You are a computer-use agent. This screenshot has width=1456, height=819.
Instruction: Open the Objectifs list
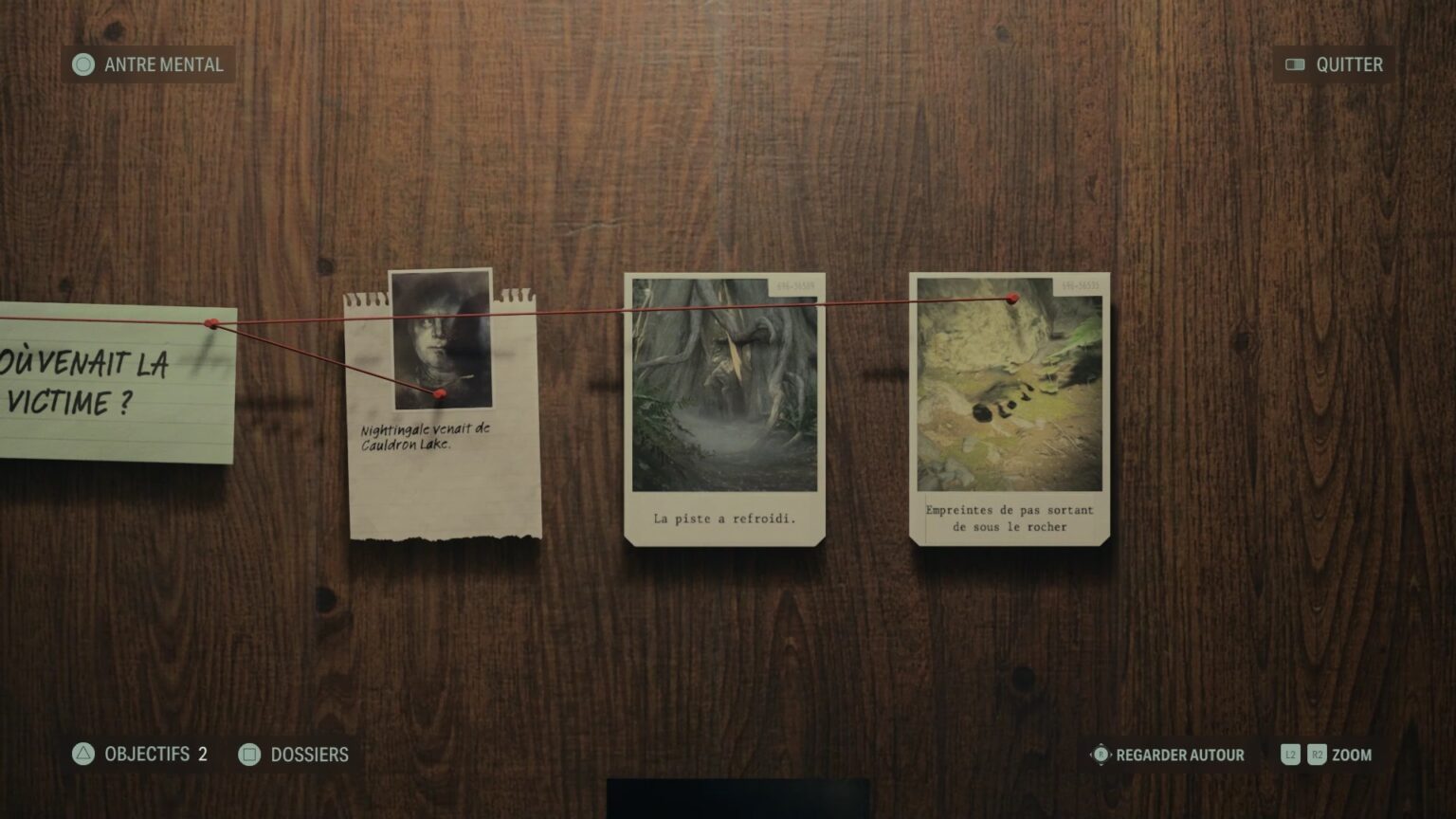(x=142, y=755)
